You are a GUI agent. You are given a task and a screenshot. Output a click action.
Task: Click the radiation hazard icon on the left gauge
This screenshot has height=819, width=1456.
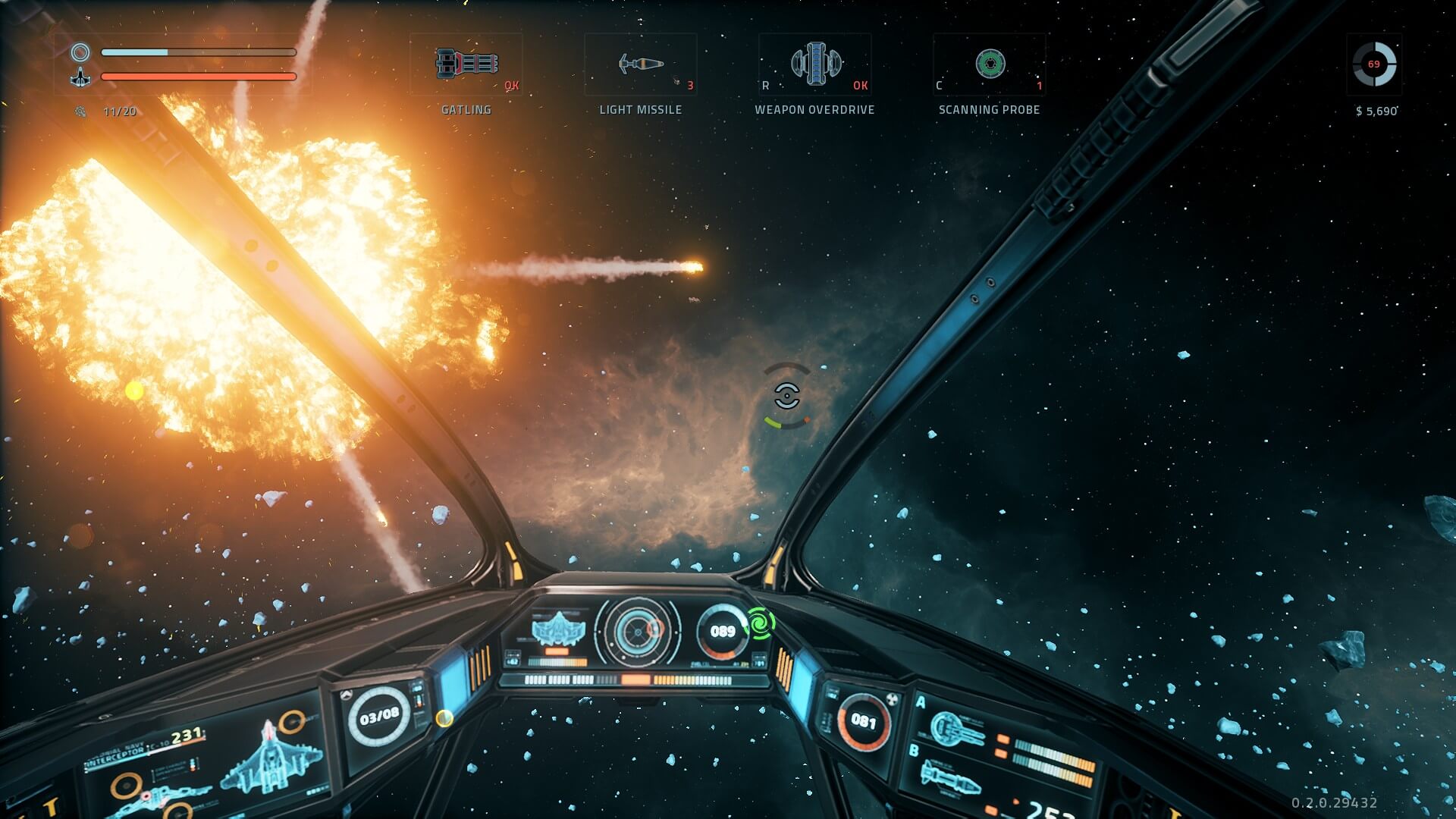pyautogui.click(x=892, y=699)
